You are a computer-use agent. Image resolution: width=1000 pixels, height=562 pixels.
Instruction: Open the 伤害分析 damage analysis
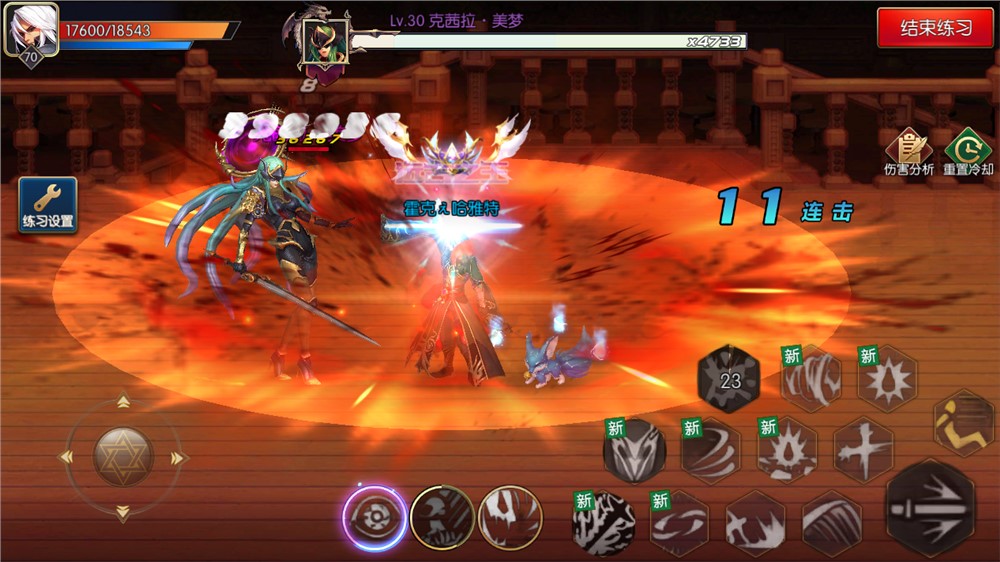point(909,153)
